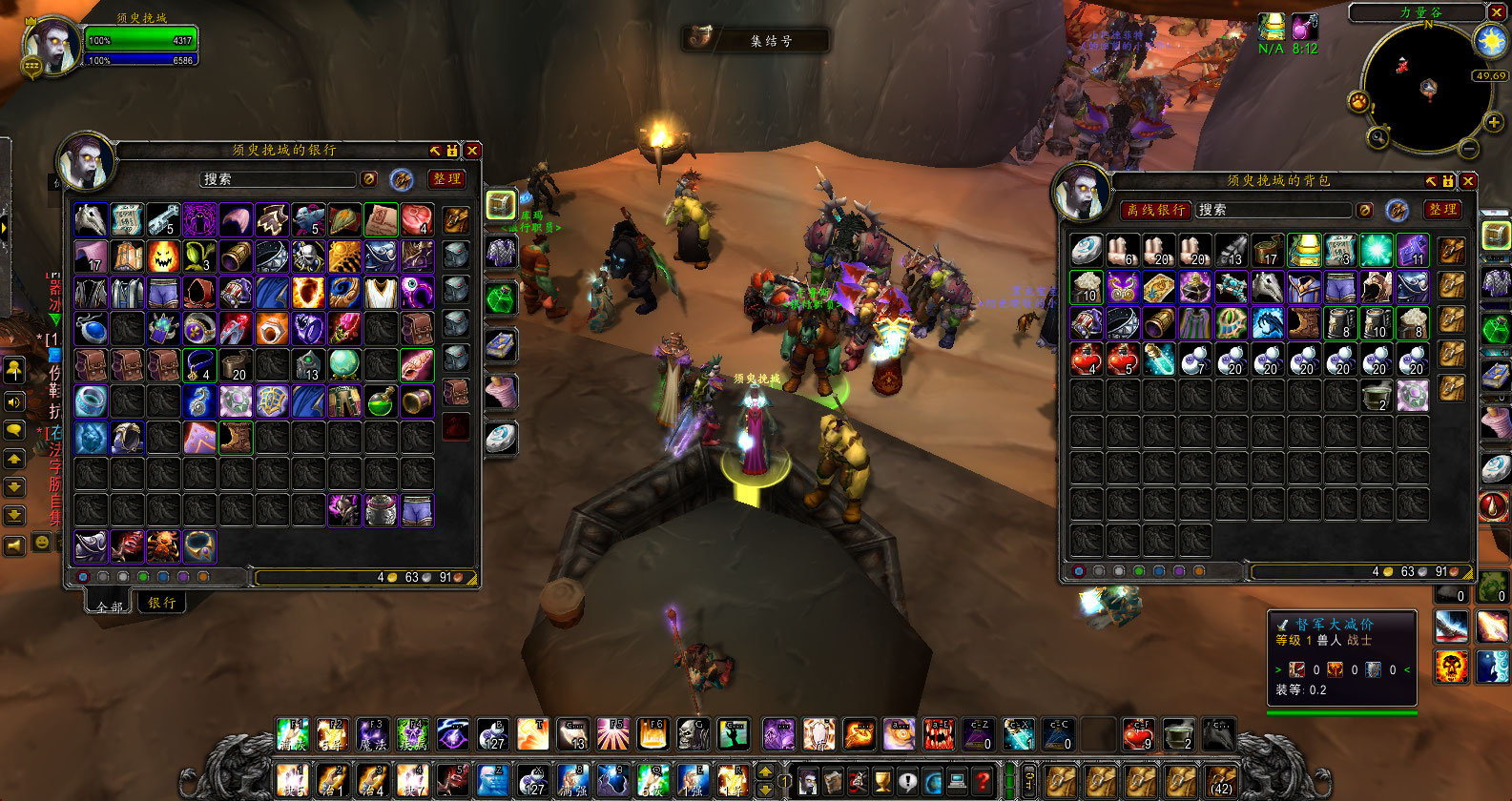Viewport: 1512px width, 801px height.
Task: Select the jack-o'-lantern item in bank
Action: click(163, 257)
